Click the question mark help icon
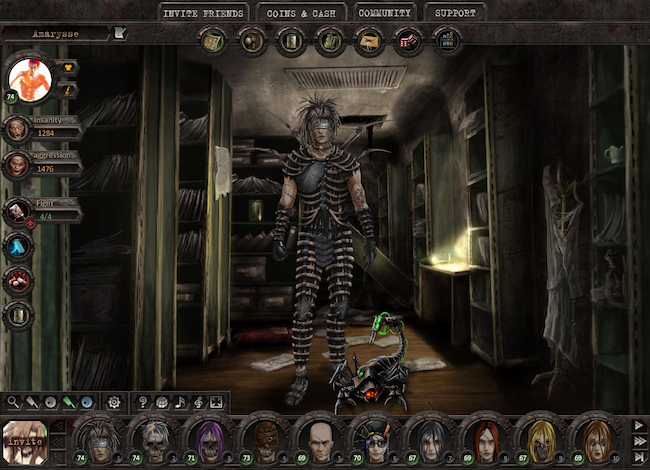650x470 pixels. [x=143, y=402]
